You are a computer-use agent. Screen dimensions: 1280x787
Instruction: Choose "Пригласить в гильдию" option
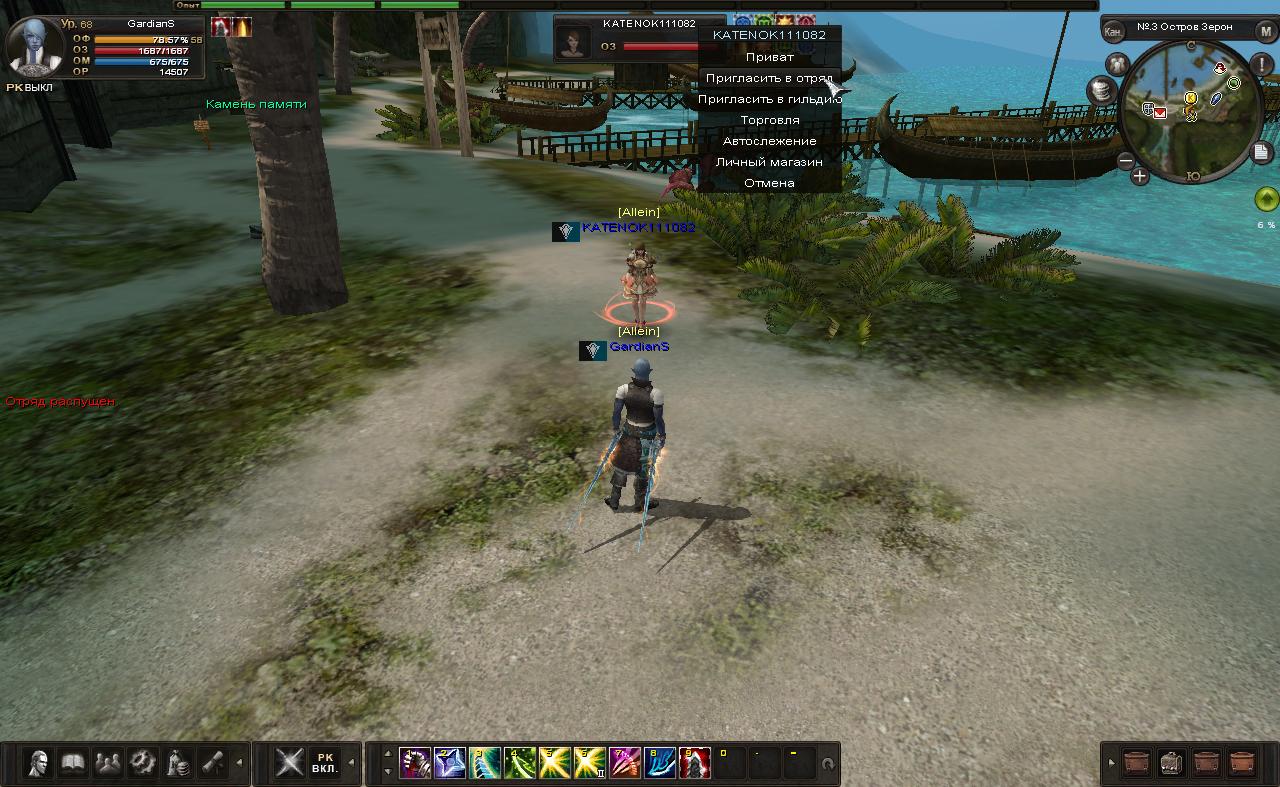[769, 99]
